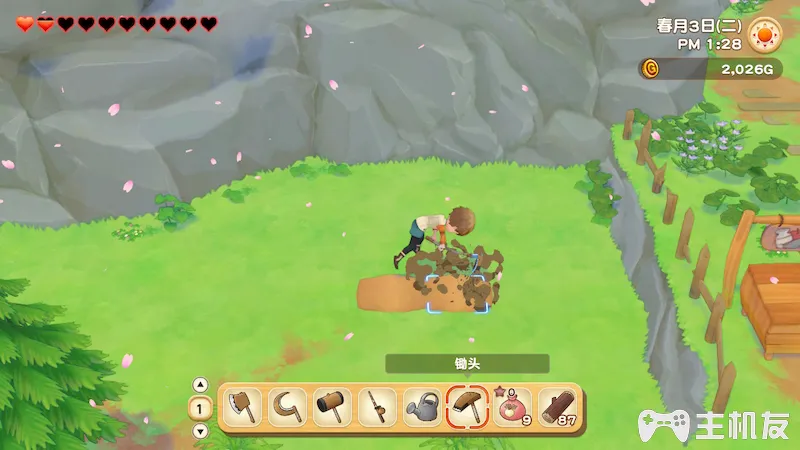The image size is (800, 450).
Task: Equip the sickle tool
Action: (x=286, y=407)
